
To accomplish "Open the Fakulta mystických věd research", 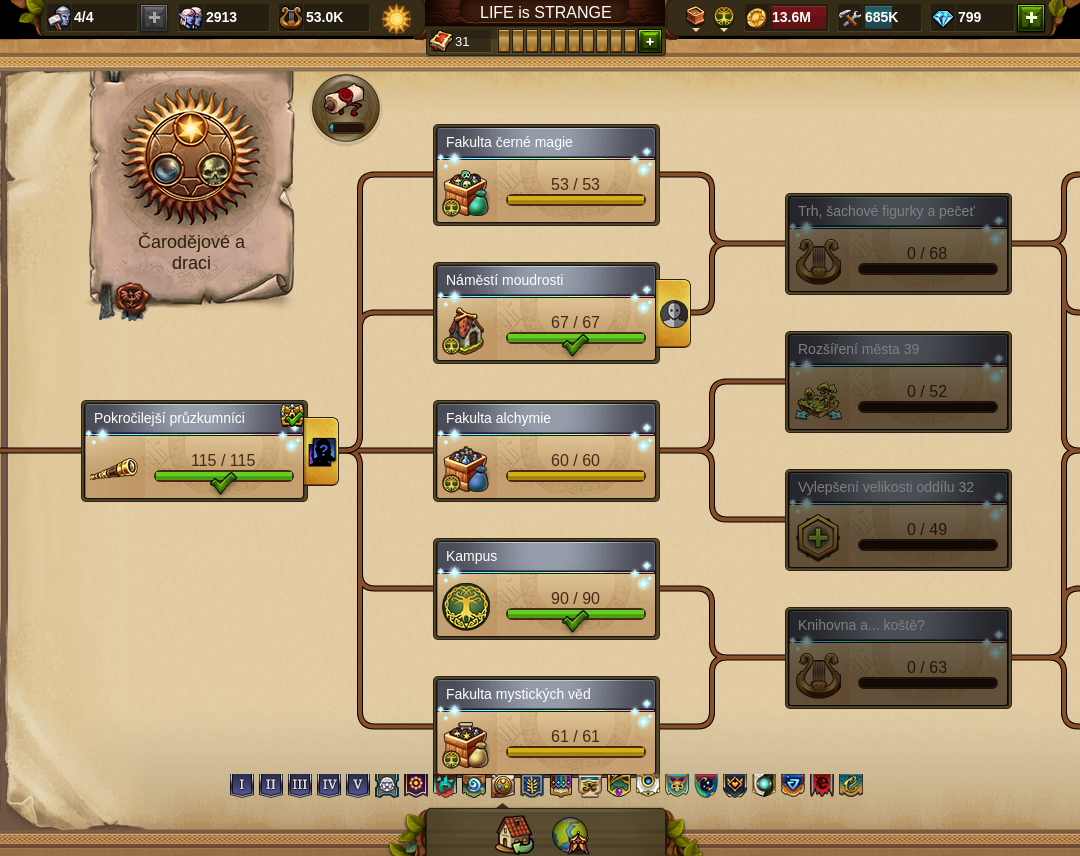I will coord(546,727).
